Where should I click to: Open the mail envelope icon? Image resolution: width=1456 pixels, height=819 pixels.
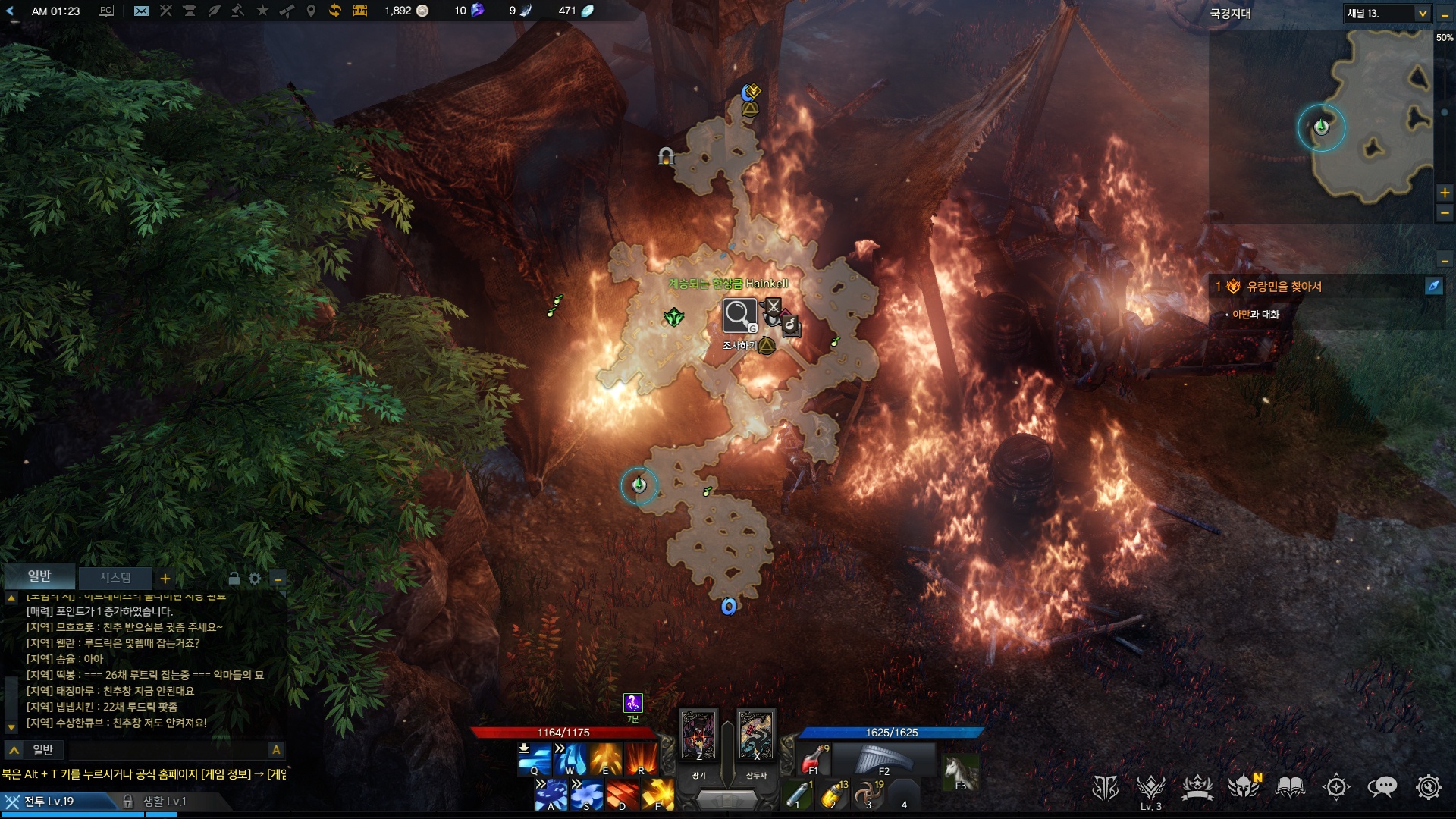pos(141,11)
